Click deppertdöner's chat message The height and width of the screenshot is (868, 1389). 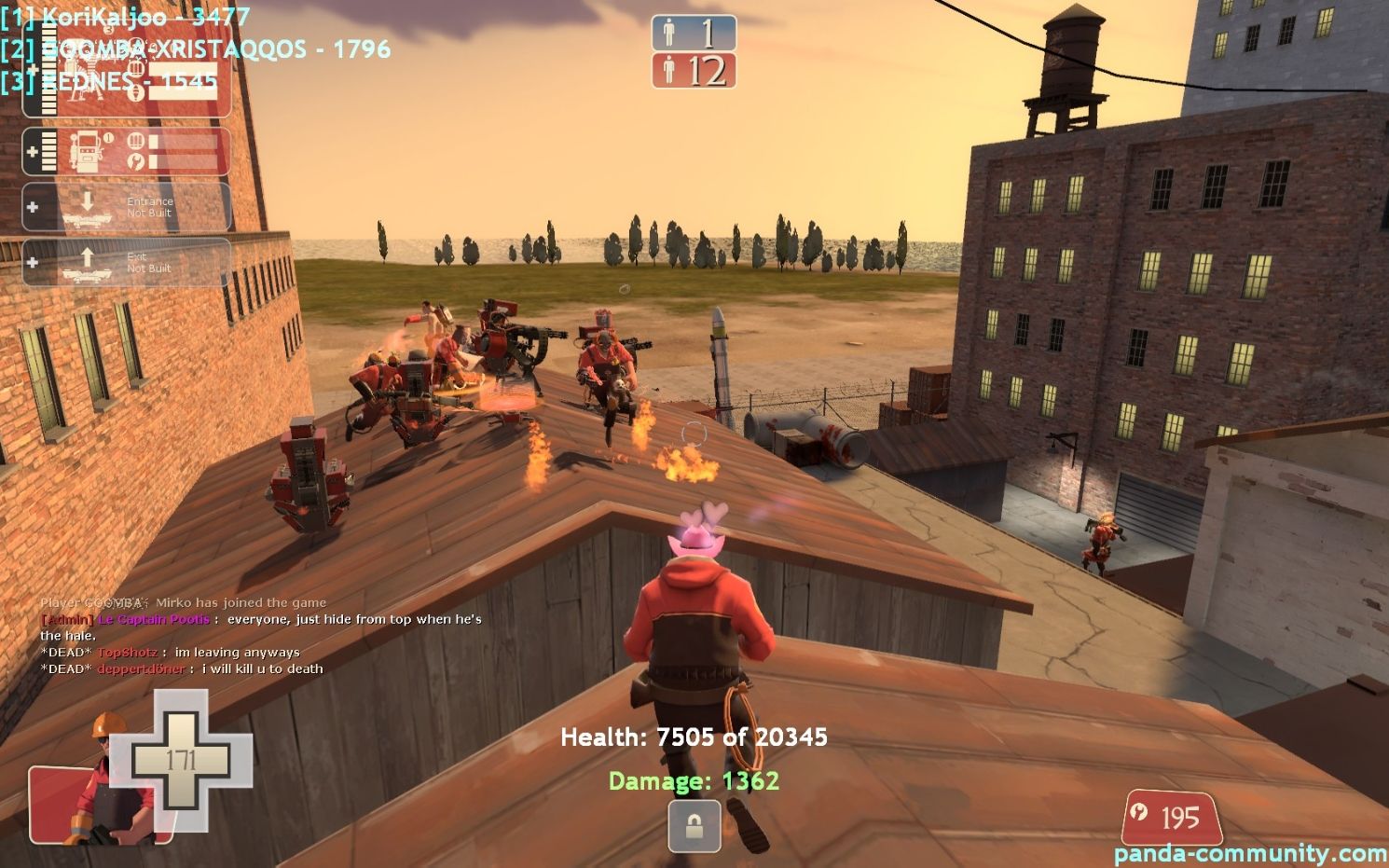182,669
